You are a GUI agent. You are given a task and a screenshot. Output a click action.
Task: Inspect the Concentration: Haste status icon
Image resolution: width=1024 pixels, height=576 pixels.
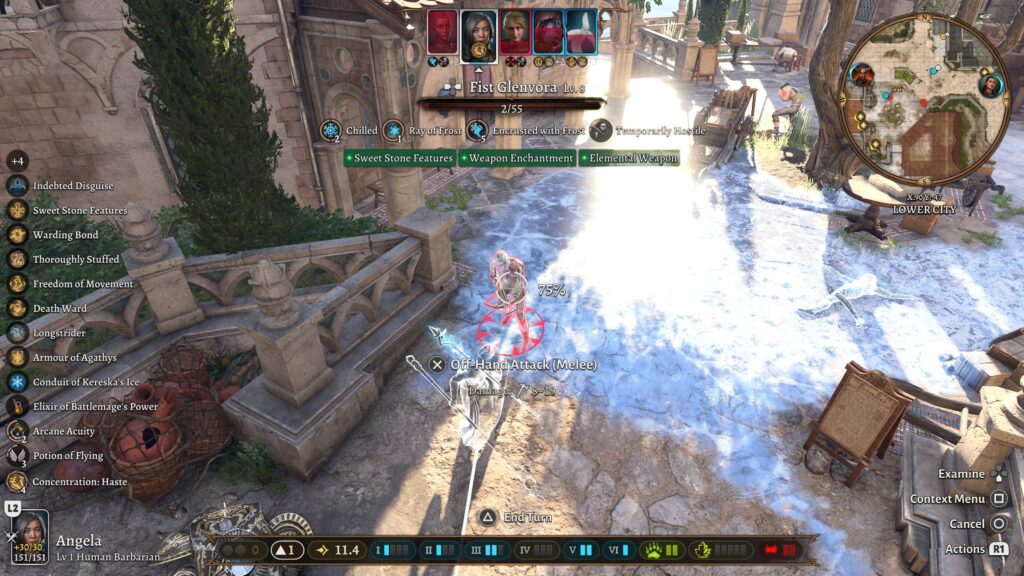pos(17,481)
